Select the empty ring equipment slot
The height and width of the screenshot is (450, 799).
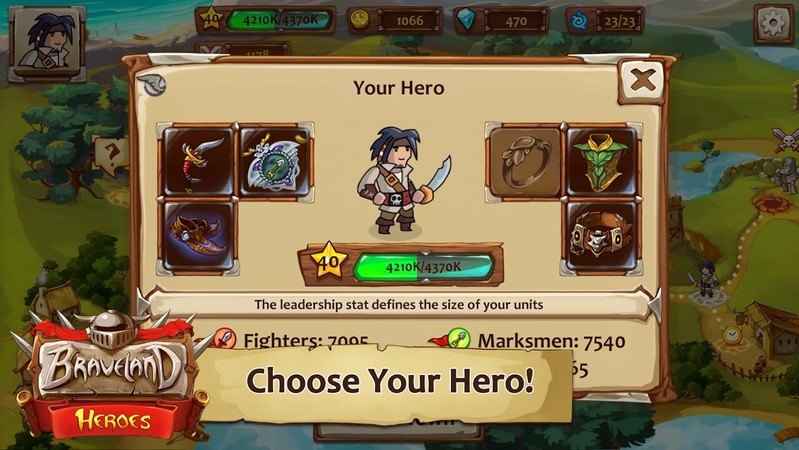click(x=523, y=160)
